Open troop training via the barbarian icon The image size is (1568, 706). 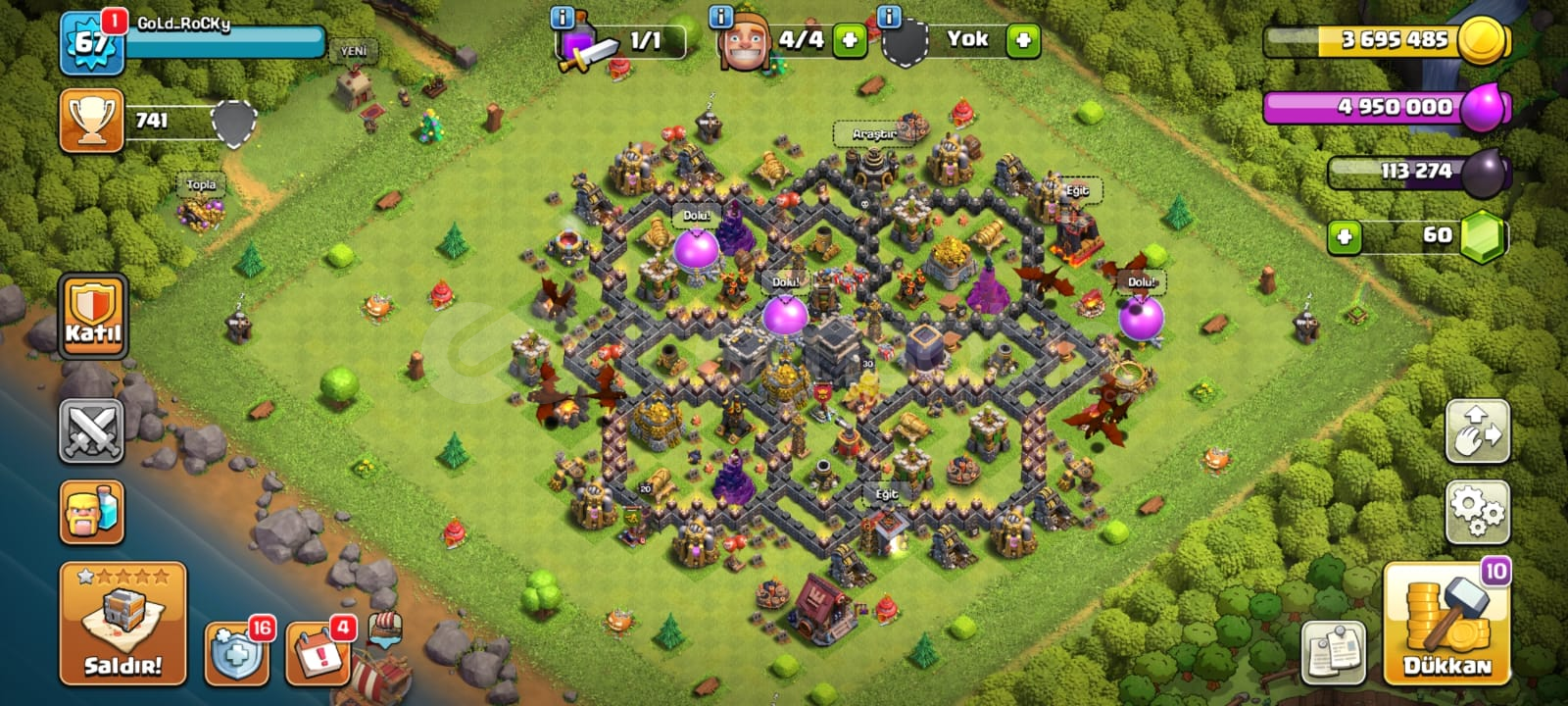pyautogui.click(x=92, y=510)
